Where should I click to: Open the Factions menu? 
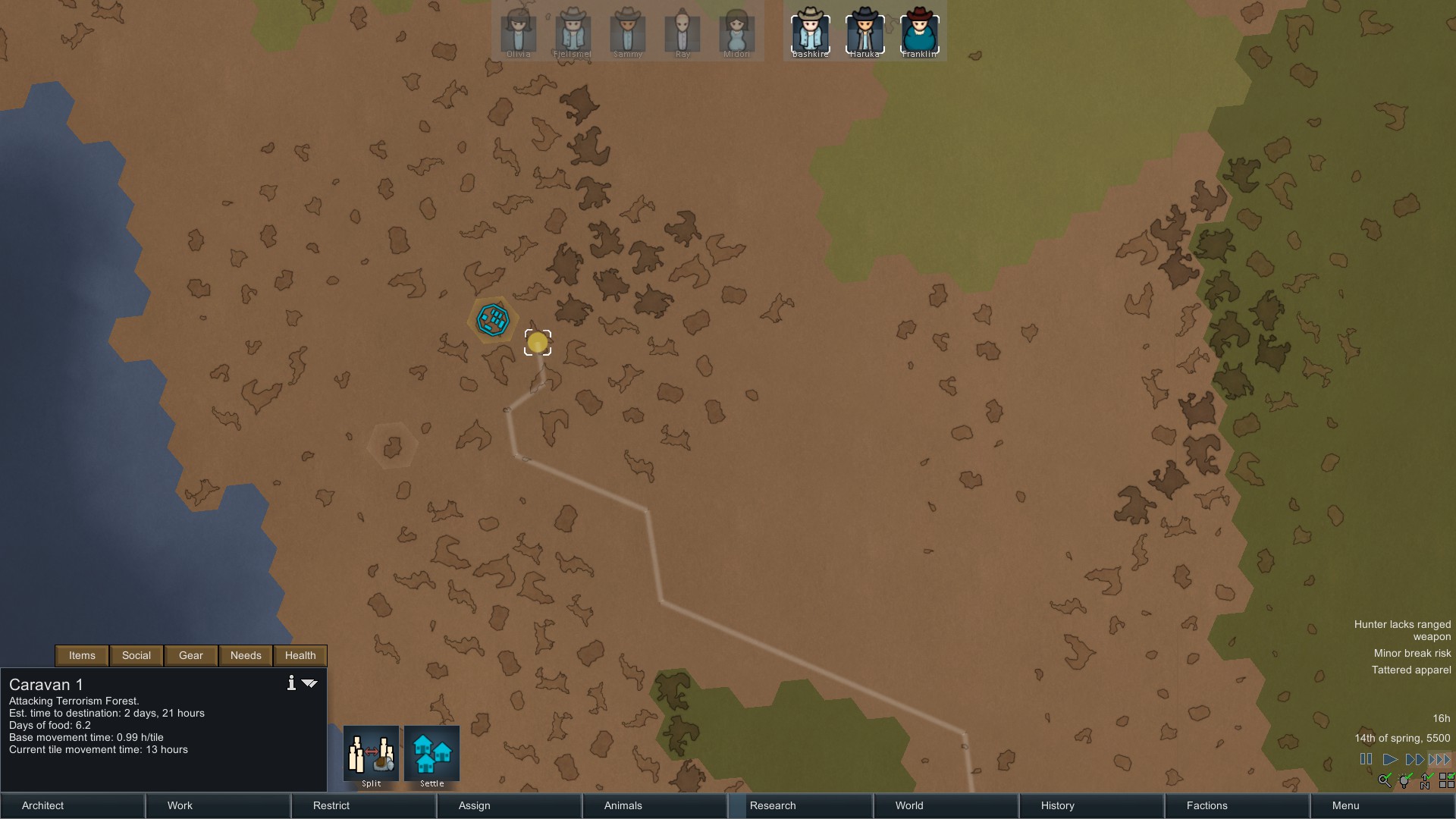tap(1237, 805)
